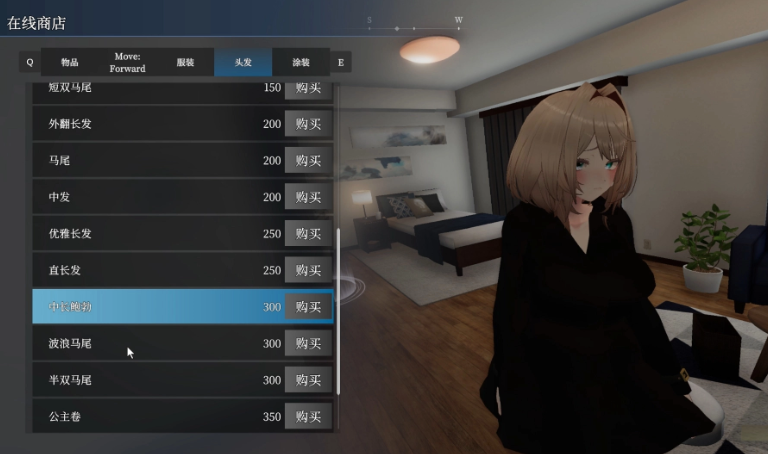The height and width of the screenshot is (454, 768).
Task: Purchase the 波浪马尾 hairstyle
Action: (308, 343)
